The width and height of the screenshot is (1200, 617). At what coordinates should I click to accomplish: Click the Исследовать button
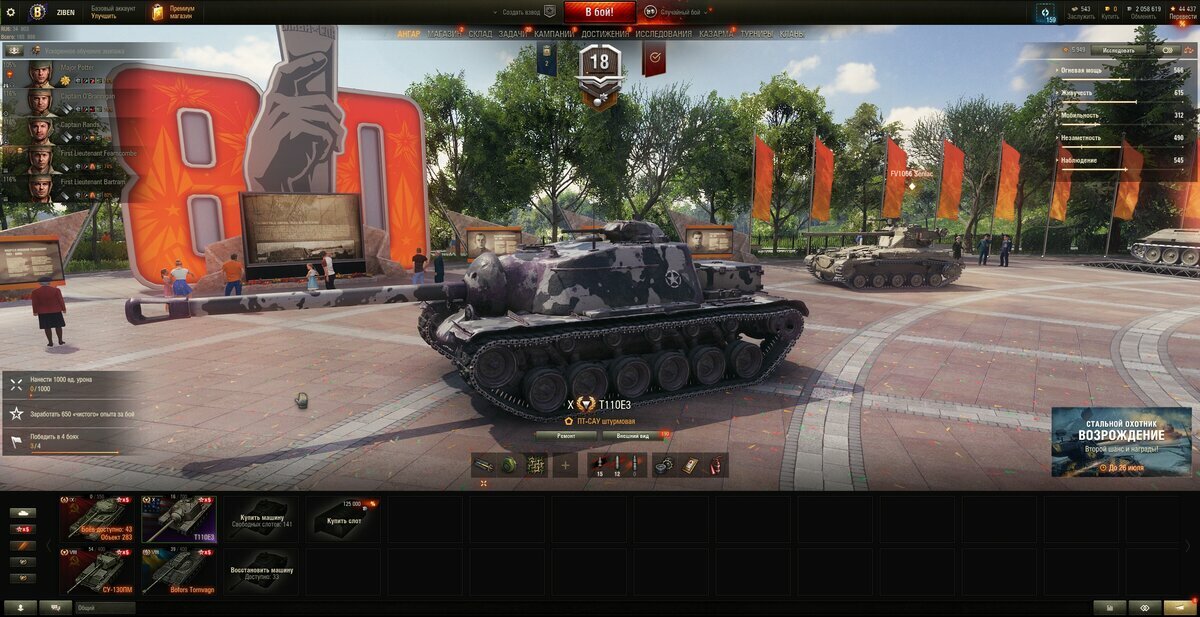(x=1118, y=49)
